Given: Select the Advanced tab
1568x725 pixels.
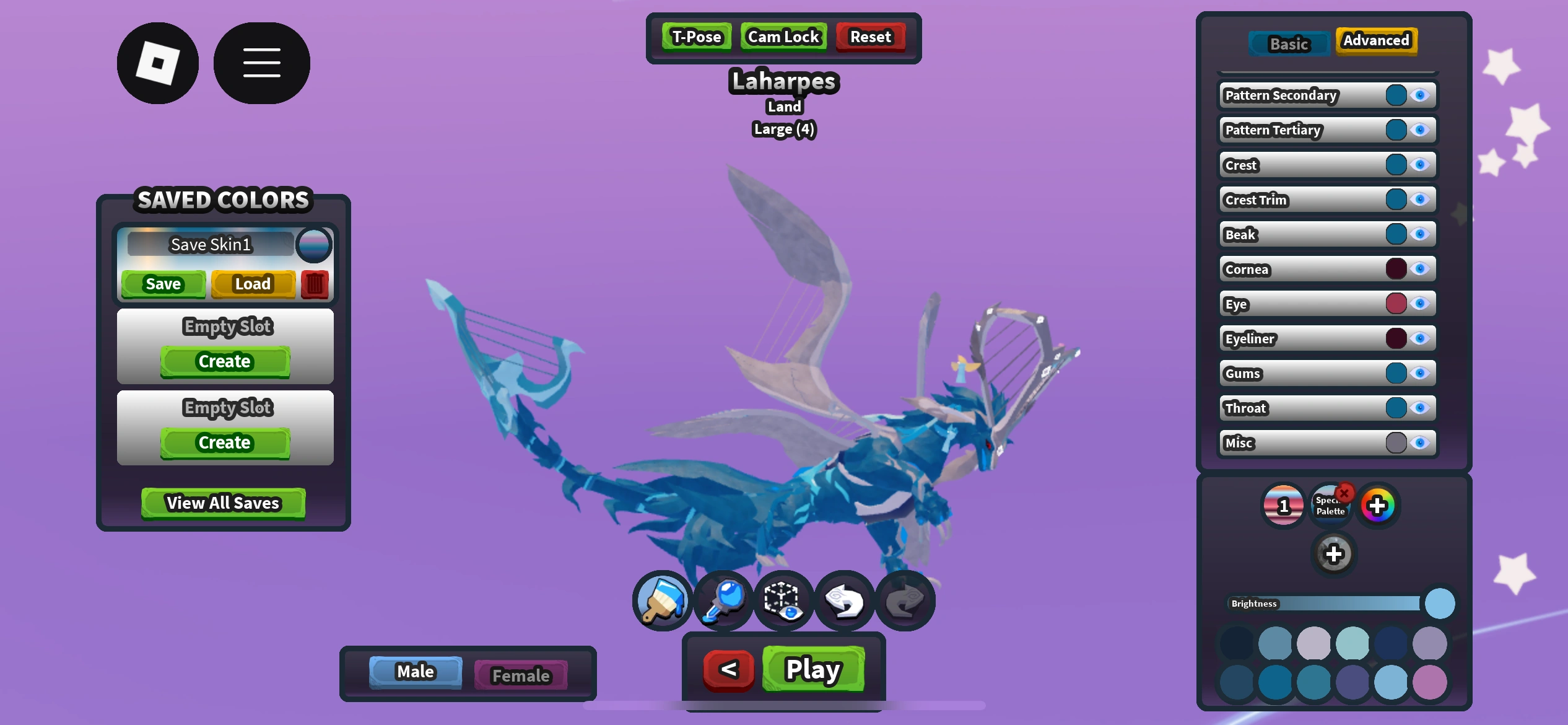Looking at the screenshot, I should (x=1376, y=40).
